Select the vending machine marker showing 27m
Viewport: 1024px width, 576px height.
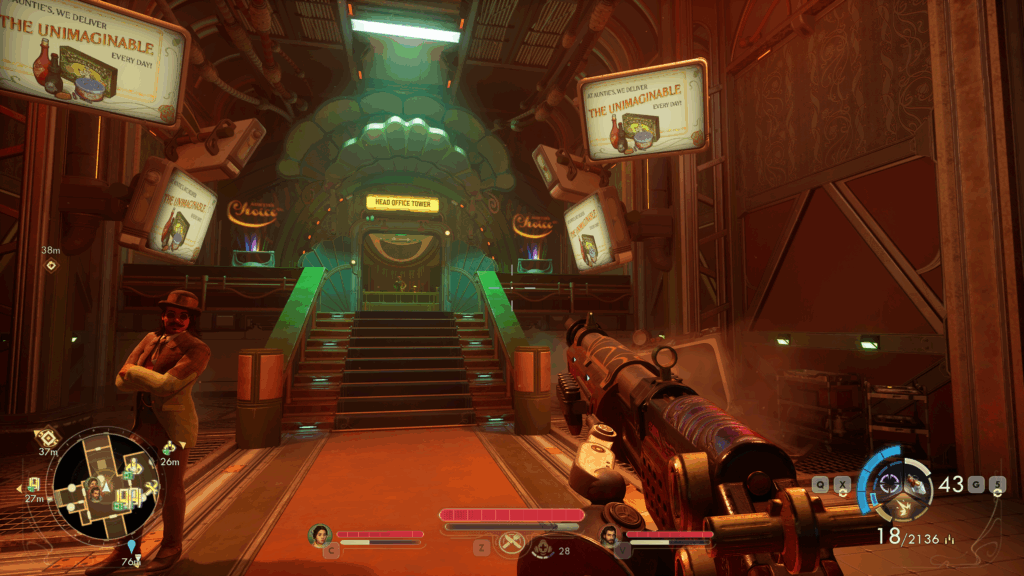coord(34,484)
